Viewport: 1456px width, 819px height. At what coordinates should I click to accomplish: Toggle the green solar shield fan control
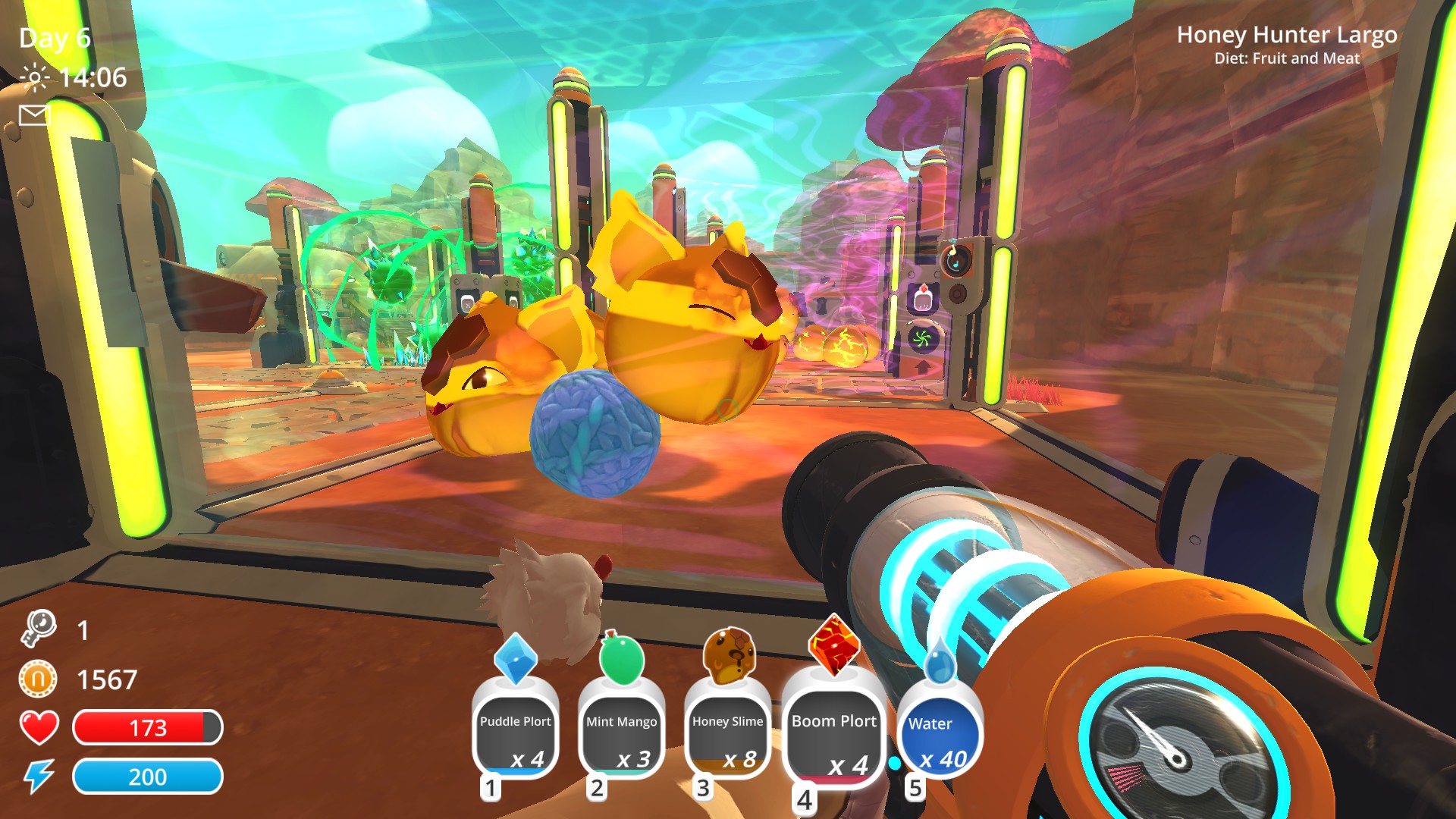point(922,337)
